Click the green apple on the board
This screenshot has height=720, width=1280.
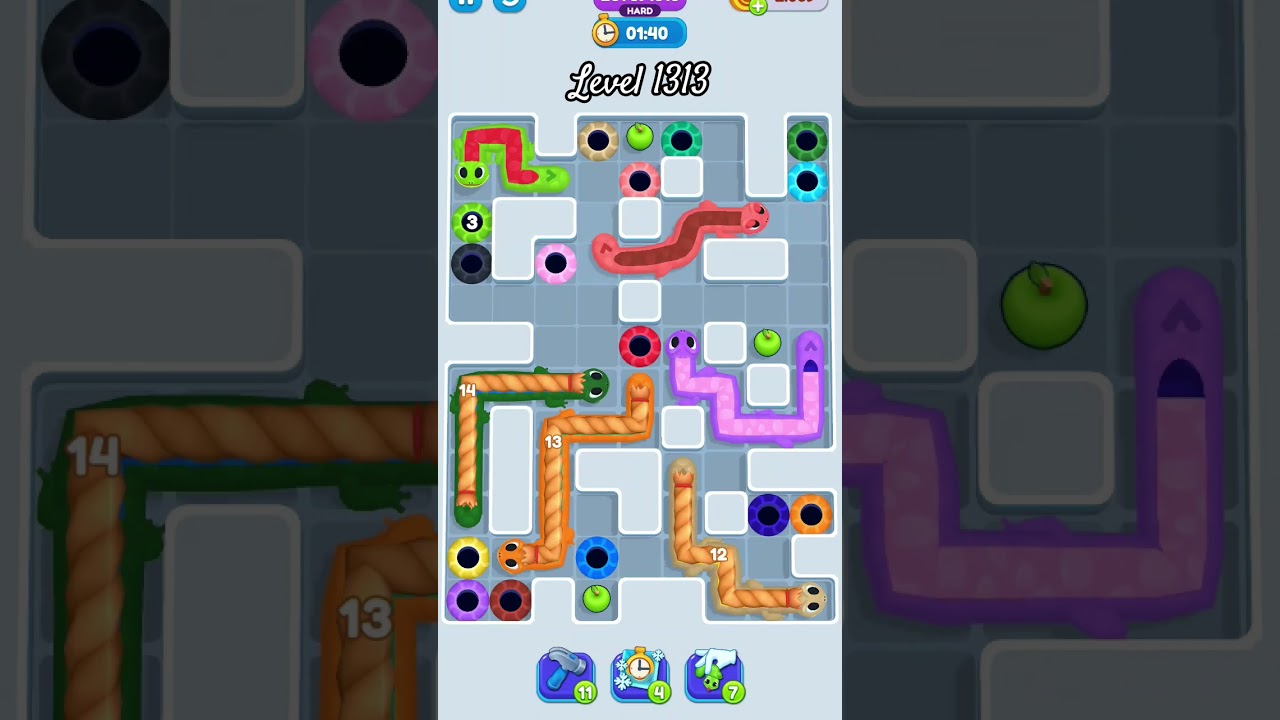[640, 138]
